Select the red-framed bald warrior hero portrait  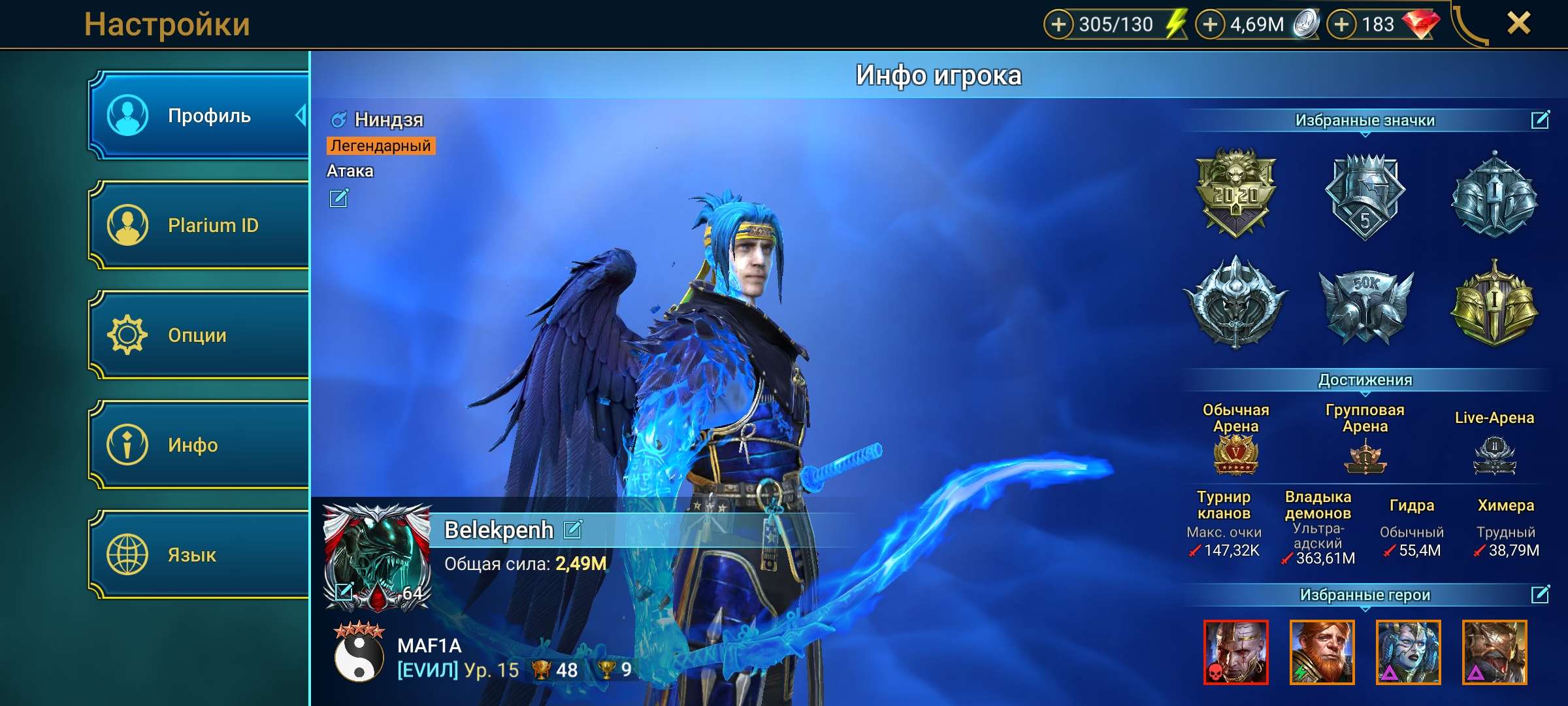pyautogui.click(x=1235, y=652)
